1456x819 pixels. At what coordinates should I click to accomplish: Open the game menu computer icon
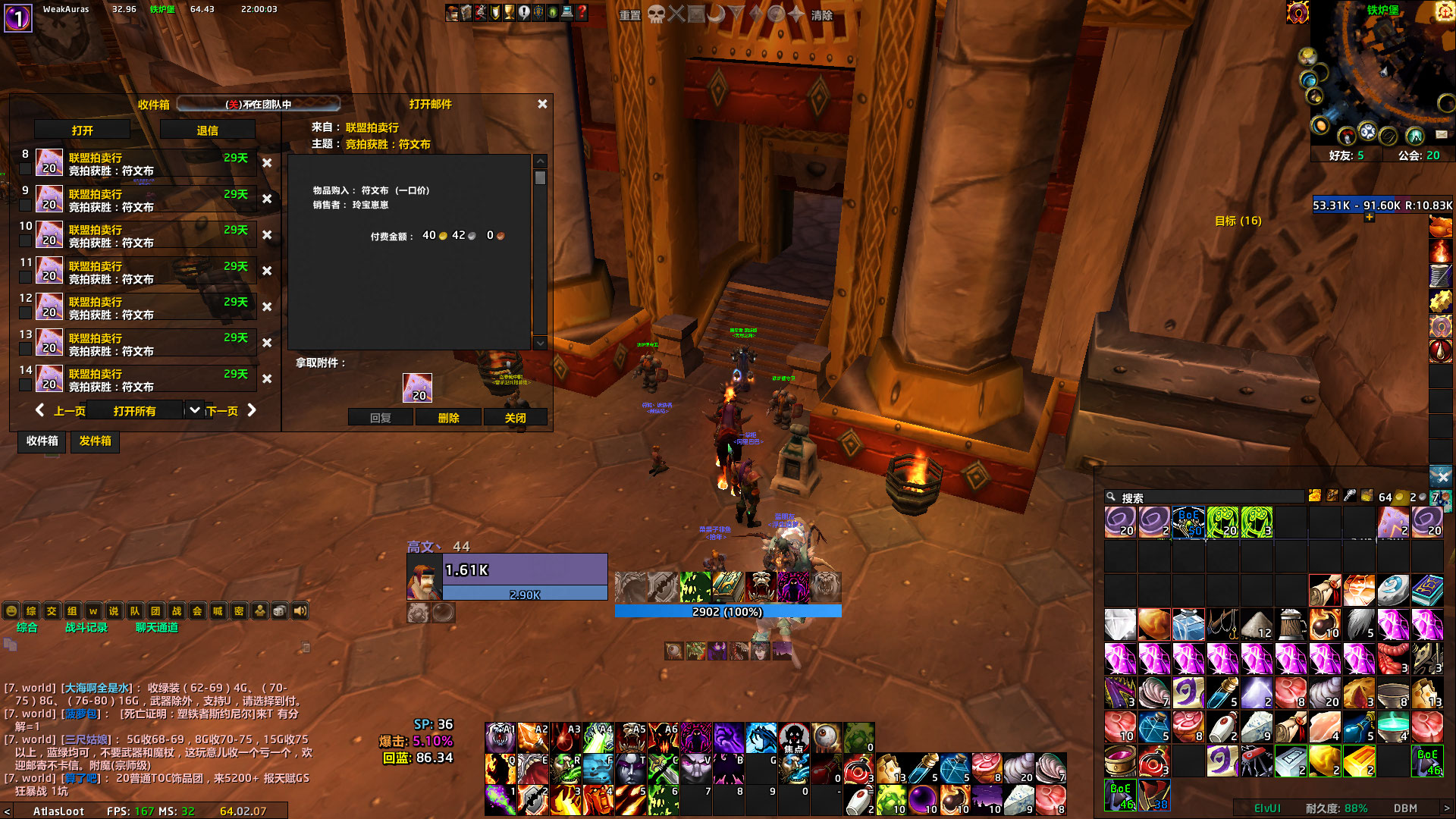point(566,11)
